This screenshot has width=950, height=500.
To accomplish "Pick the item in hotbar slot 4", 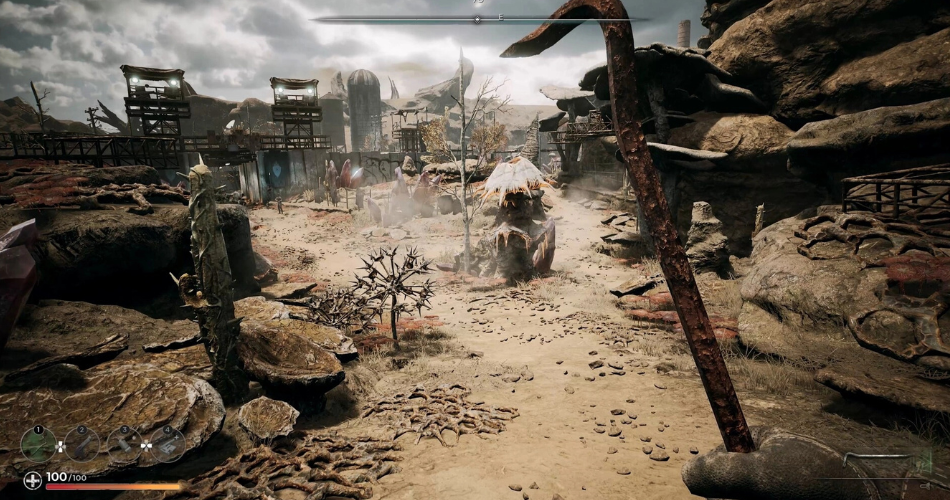I will click(167, 444).
